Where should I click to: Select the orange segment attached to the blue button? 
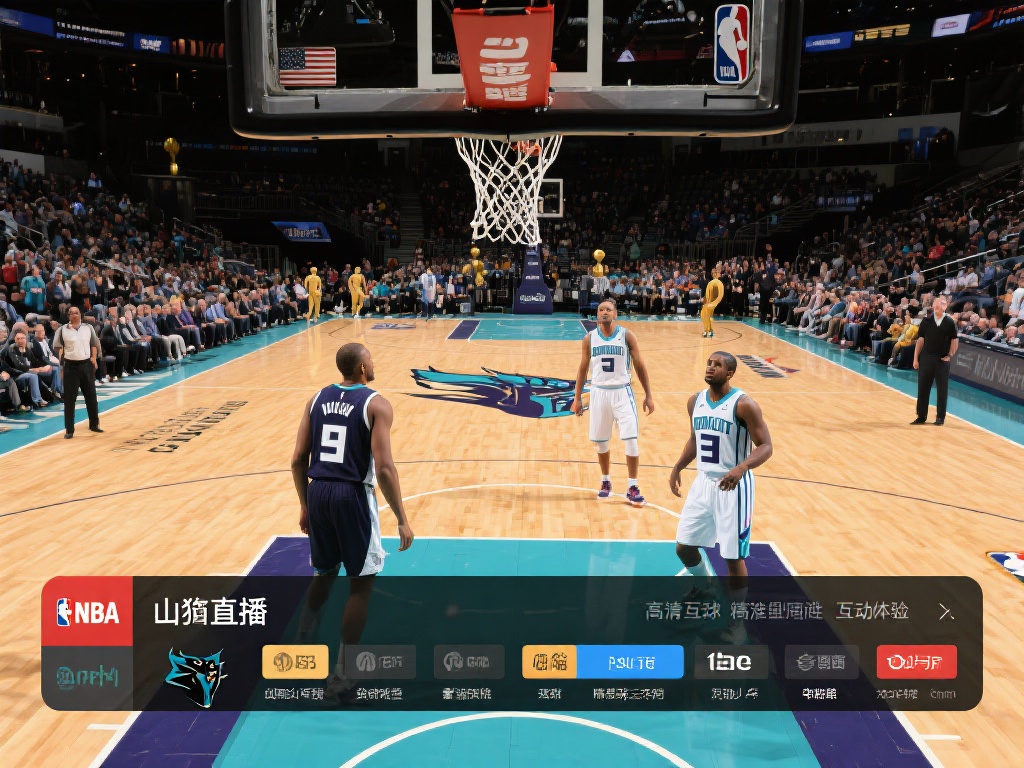(549, 661)
